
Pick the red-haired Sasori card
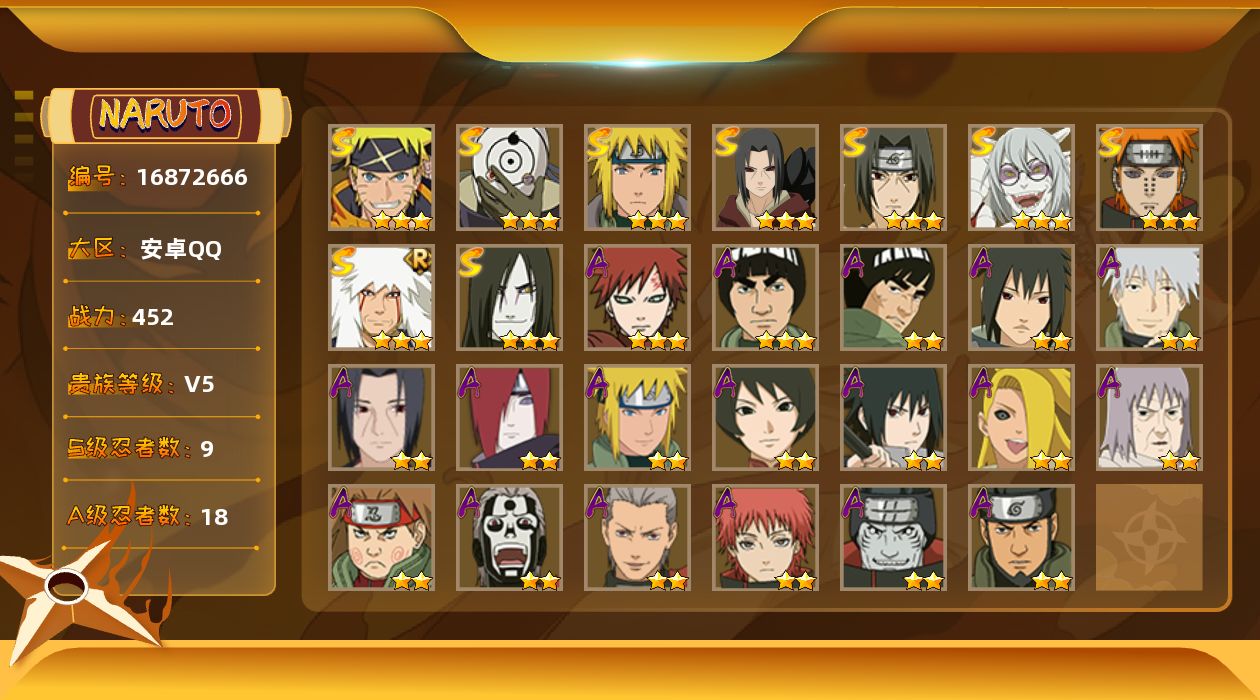[765, 537]
